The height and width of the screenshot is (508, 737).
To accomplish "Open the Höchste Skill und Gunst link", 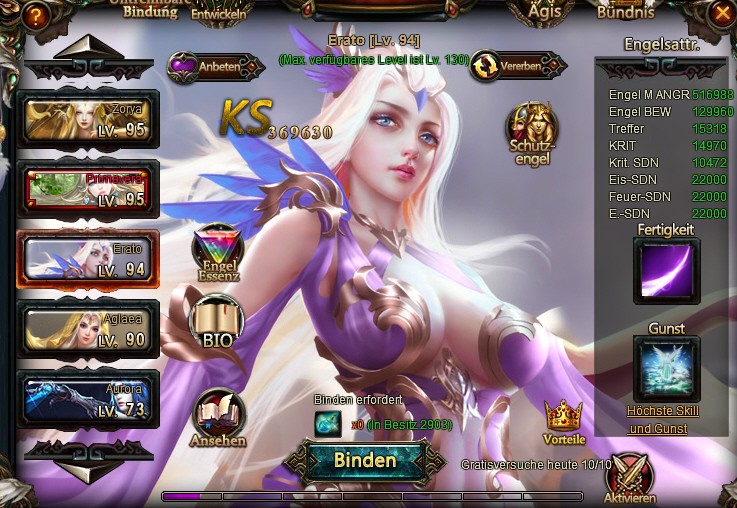I will [x=663, y=420].
